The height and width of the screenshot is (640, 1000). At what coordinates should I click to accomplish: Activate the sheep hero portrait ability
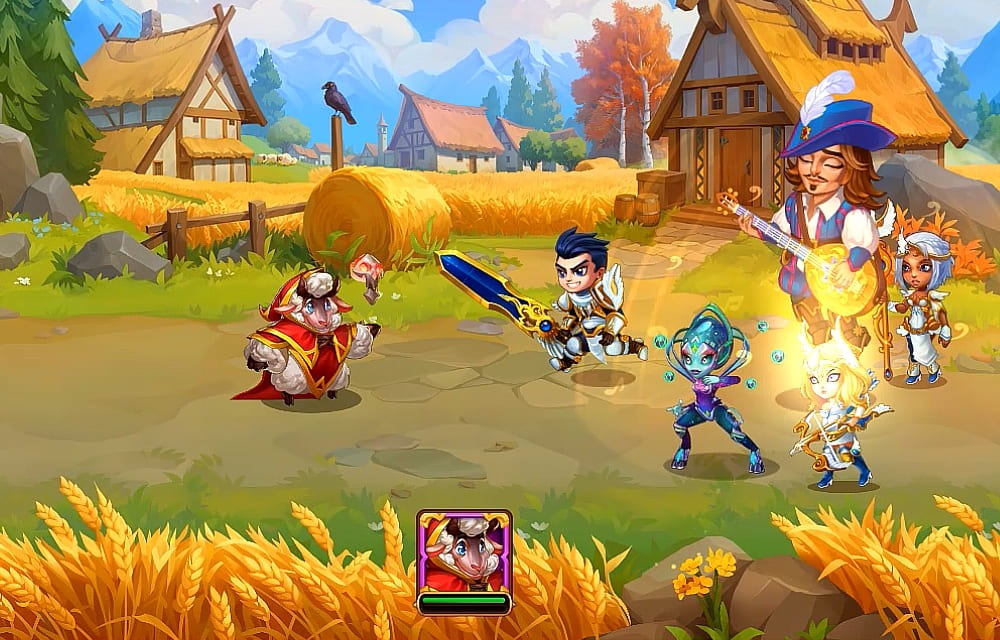(464, 553)
